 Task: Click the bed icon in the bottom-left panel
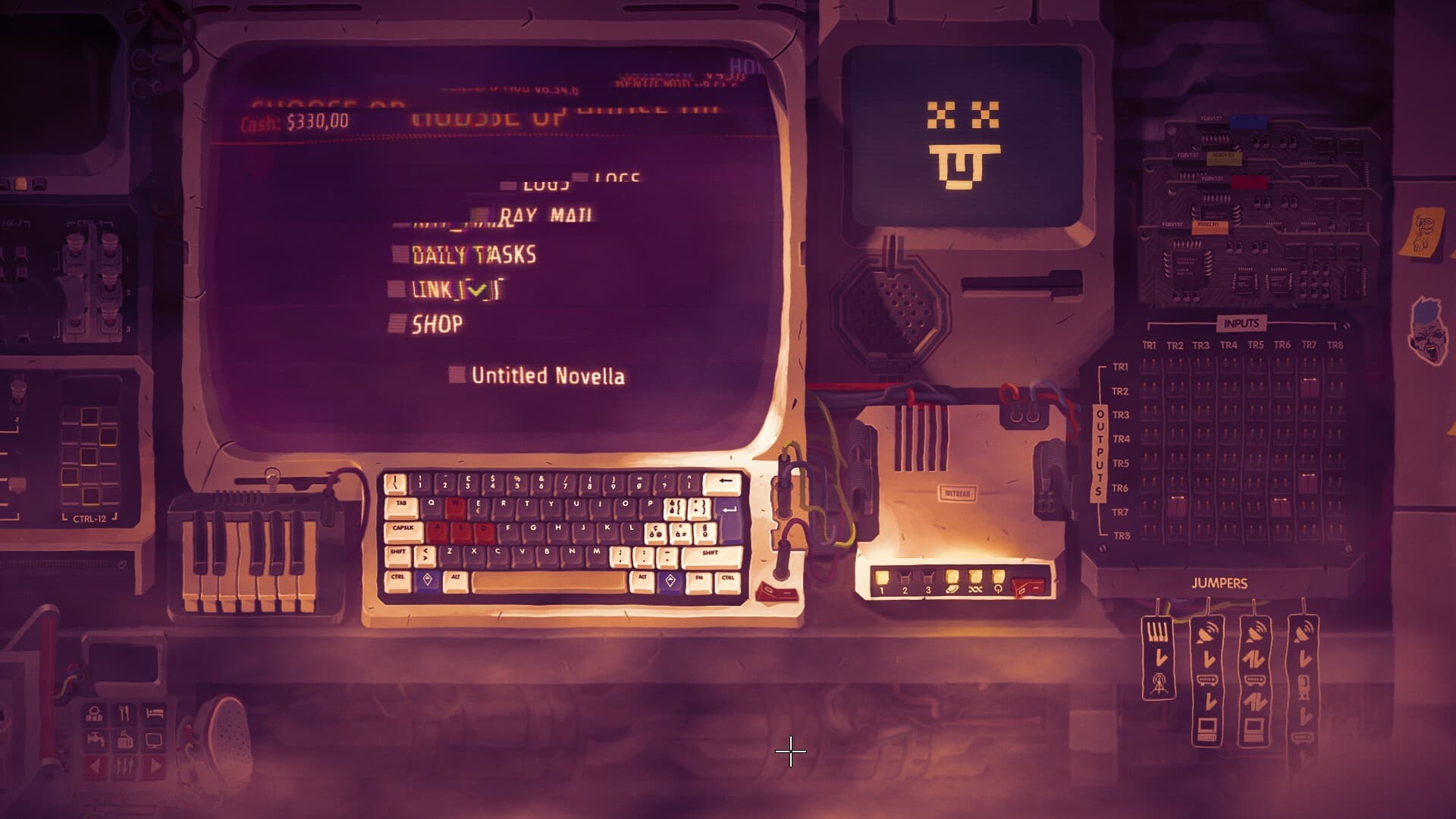155,712
